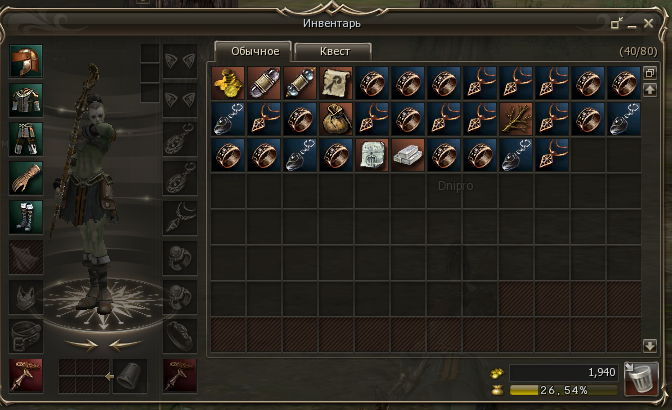Pick the silver ingot bars item
This screenshot has width=672, height=410.
point(407,155)
